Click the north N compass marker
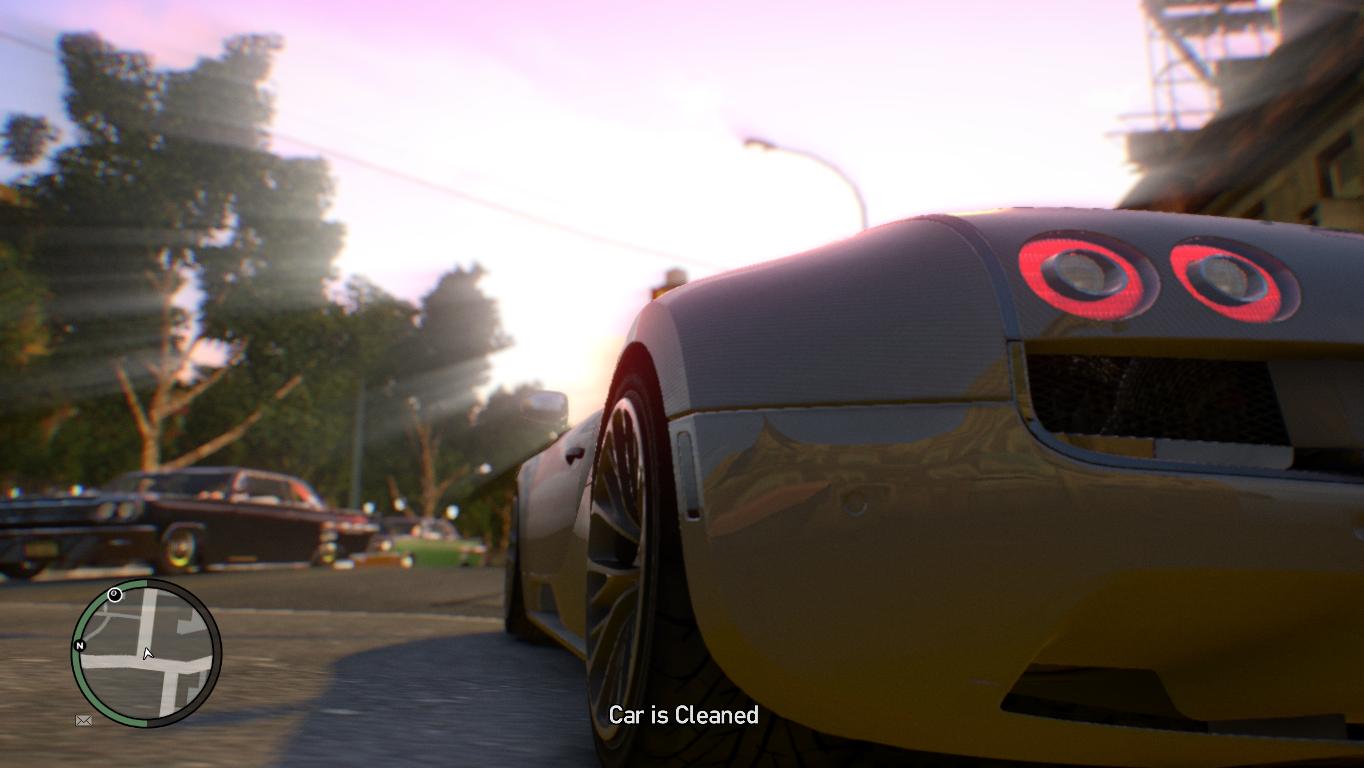 point(79,646)
